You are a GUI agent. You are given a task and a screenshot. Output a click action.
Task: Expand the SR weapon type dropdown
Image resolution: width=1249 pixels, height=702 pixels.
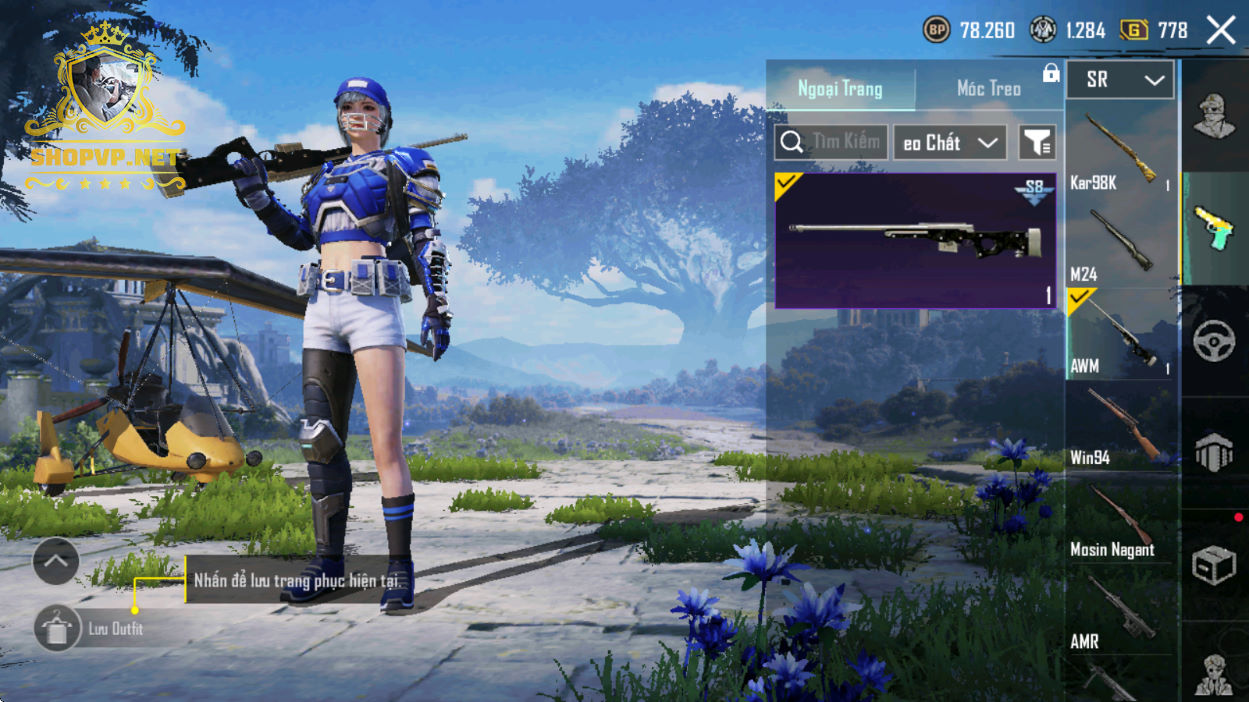pos(1120,81)
